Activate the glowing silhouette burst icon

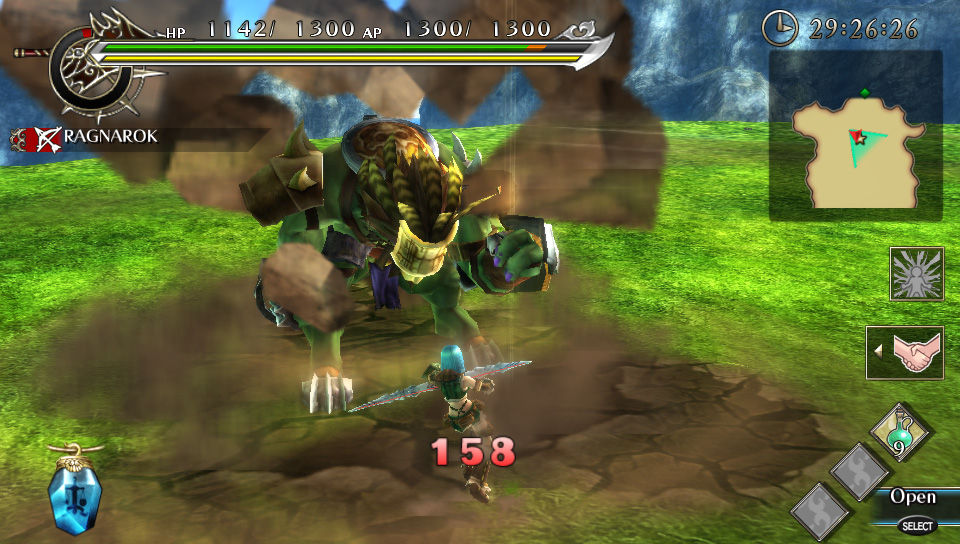coord(916,273)
